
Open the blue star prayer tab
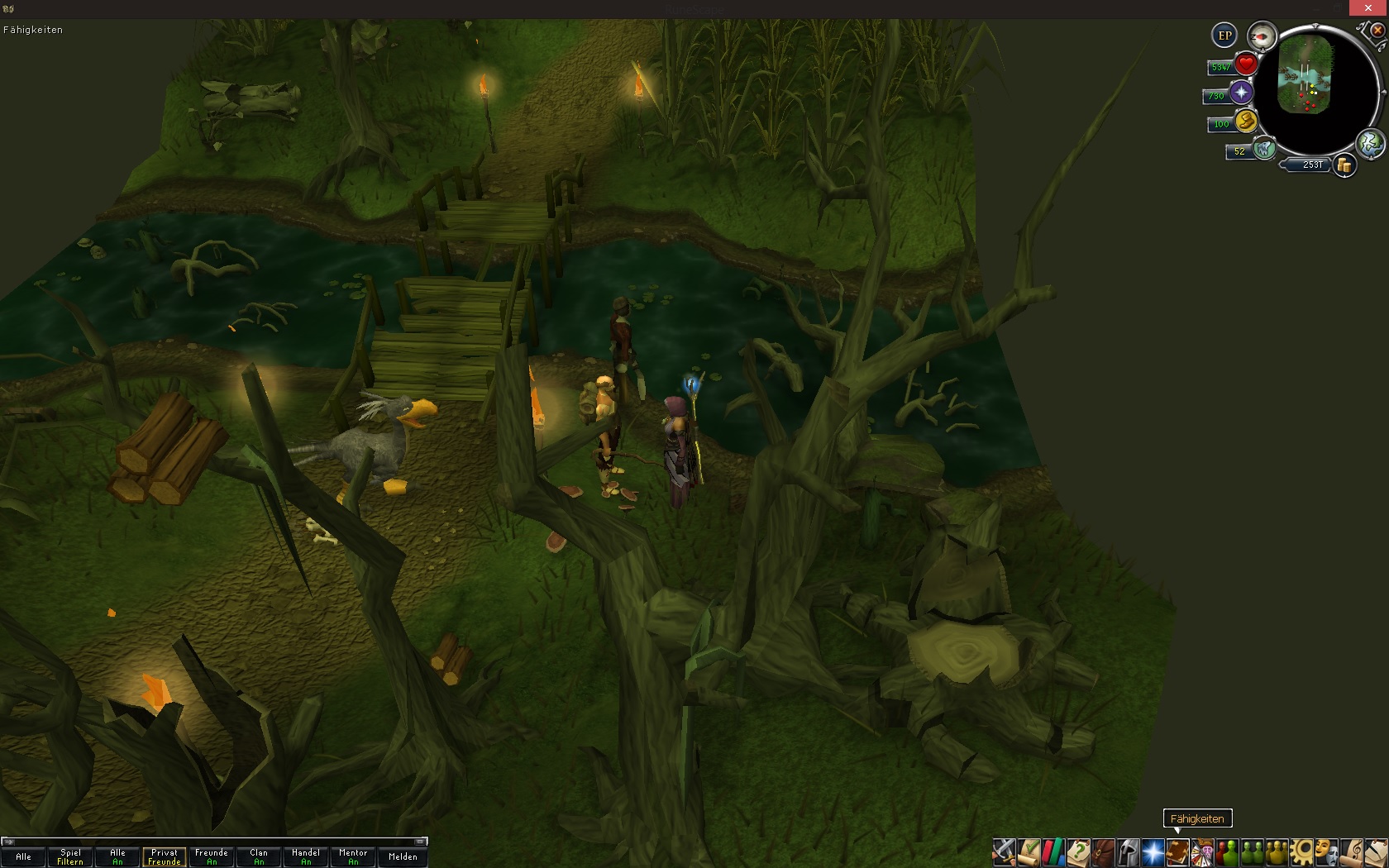1153,851
